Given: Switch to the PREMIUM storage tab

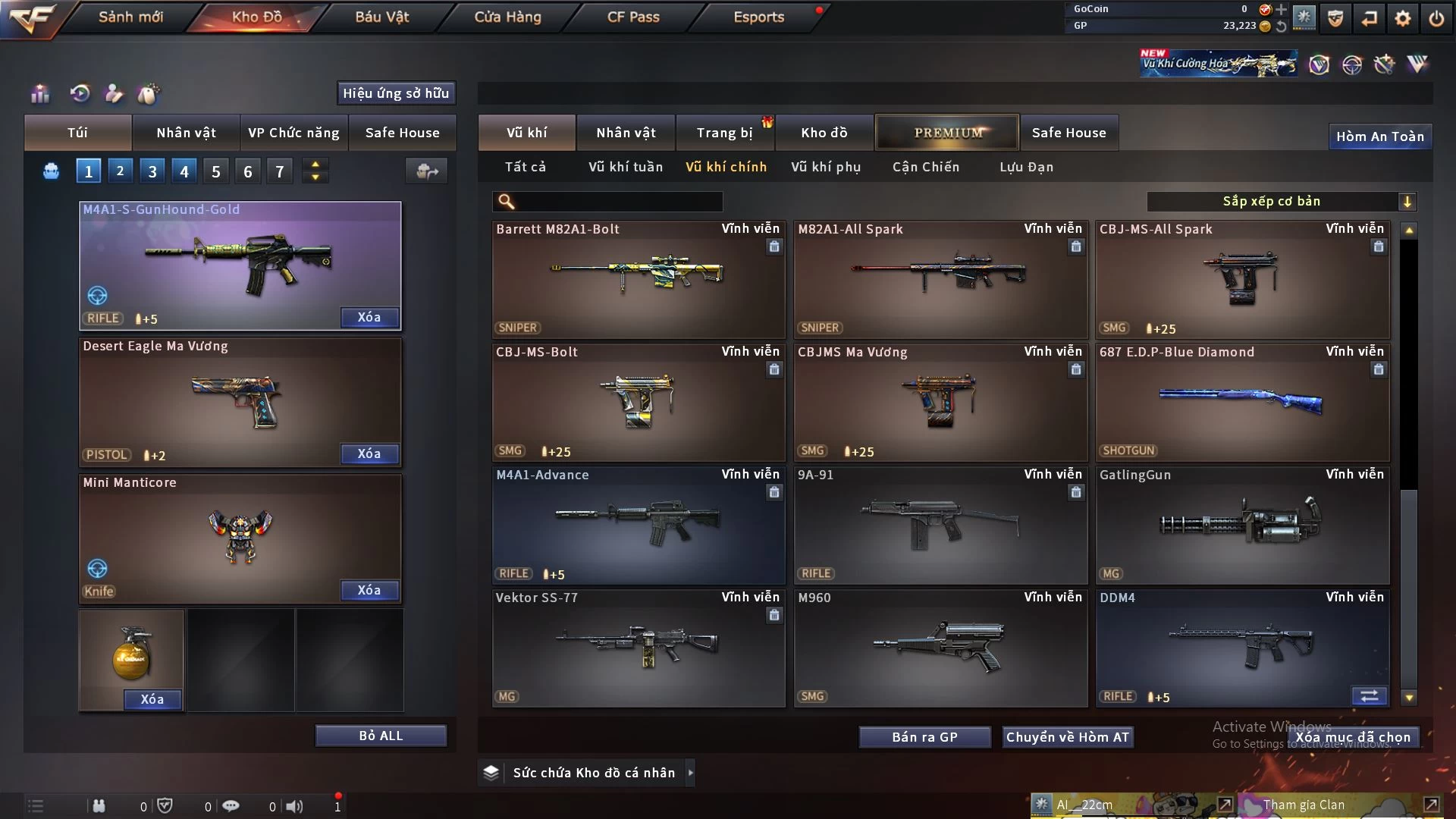Looking at the screenshot, I should click(x=947, y=133).
